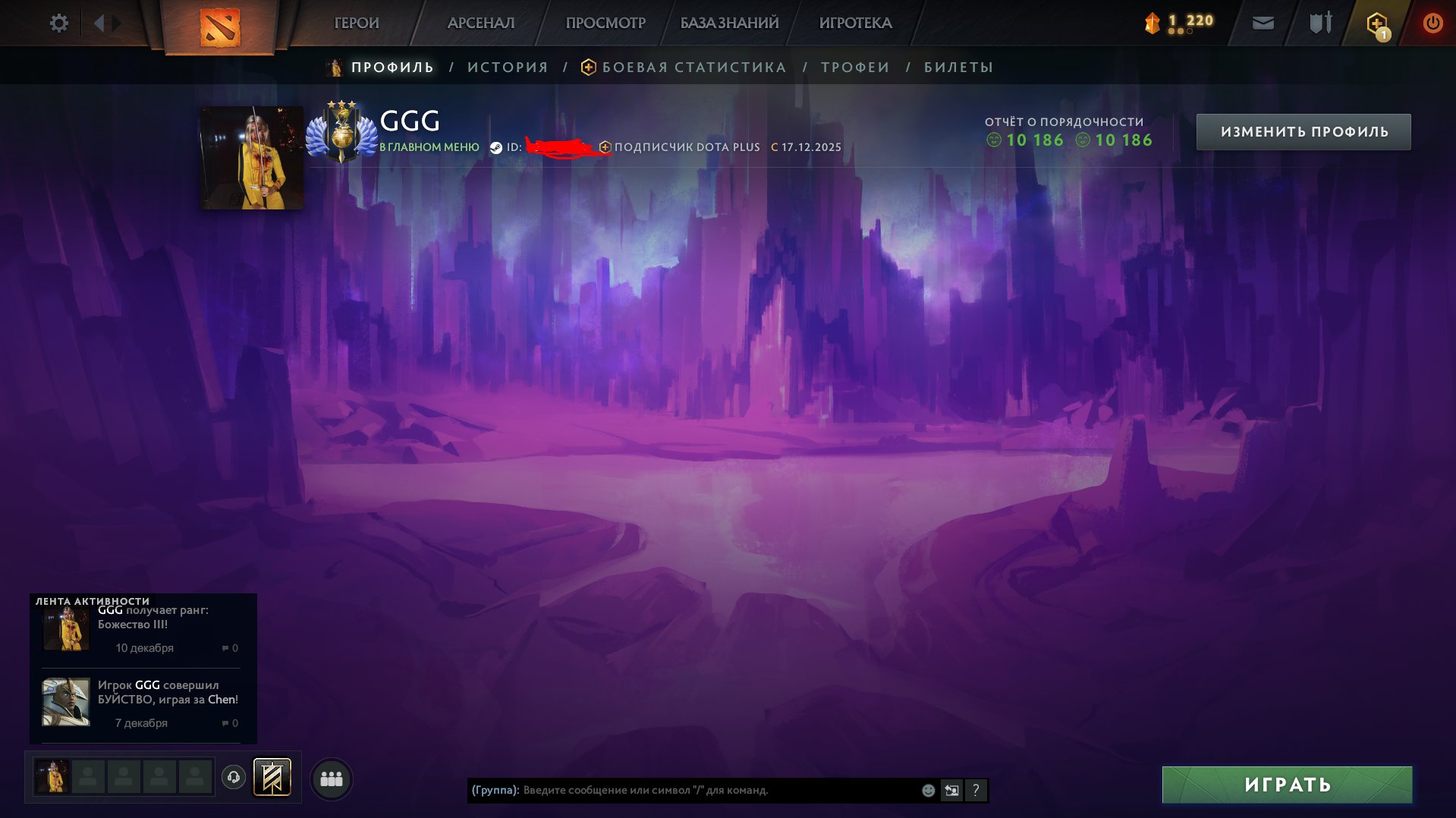The image size is (1456, 818).
Task: Click the ИЗМЕНИТЬ ПРОФИЛЬ button
Action: tap(1303, 131)
